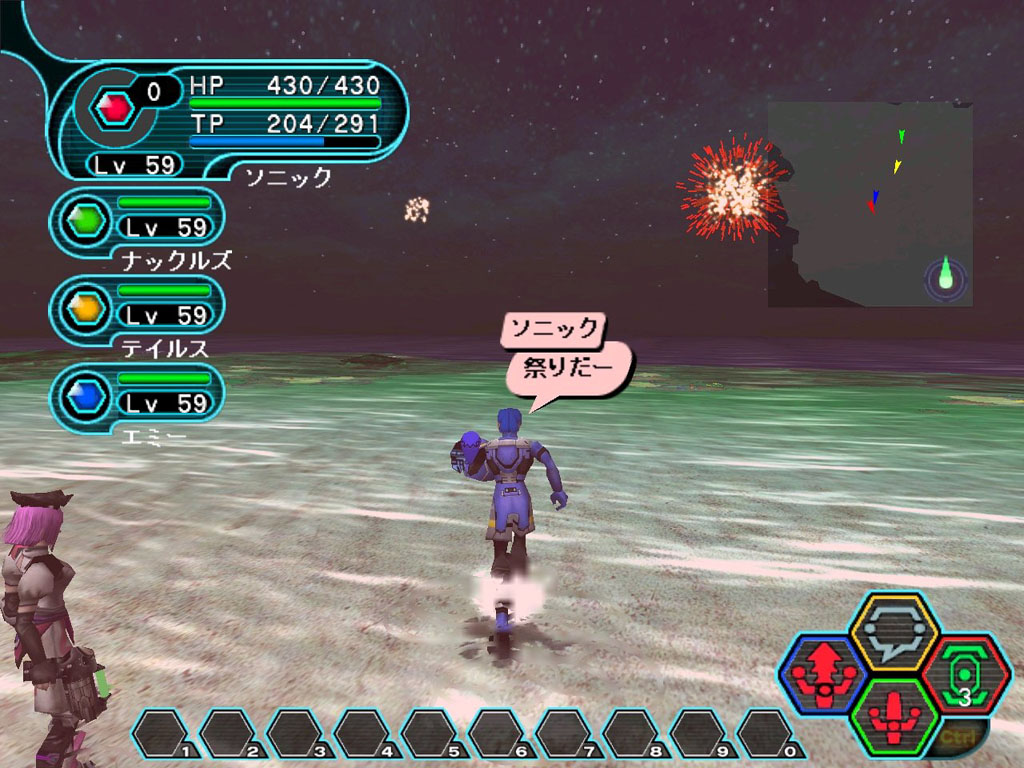Activate the yellow chat bubble action hexagon

(893, 633)
